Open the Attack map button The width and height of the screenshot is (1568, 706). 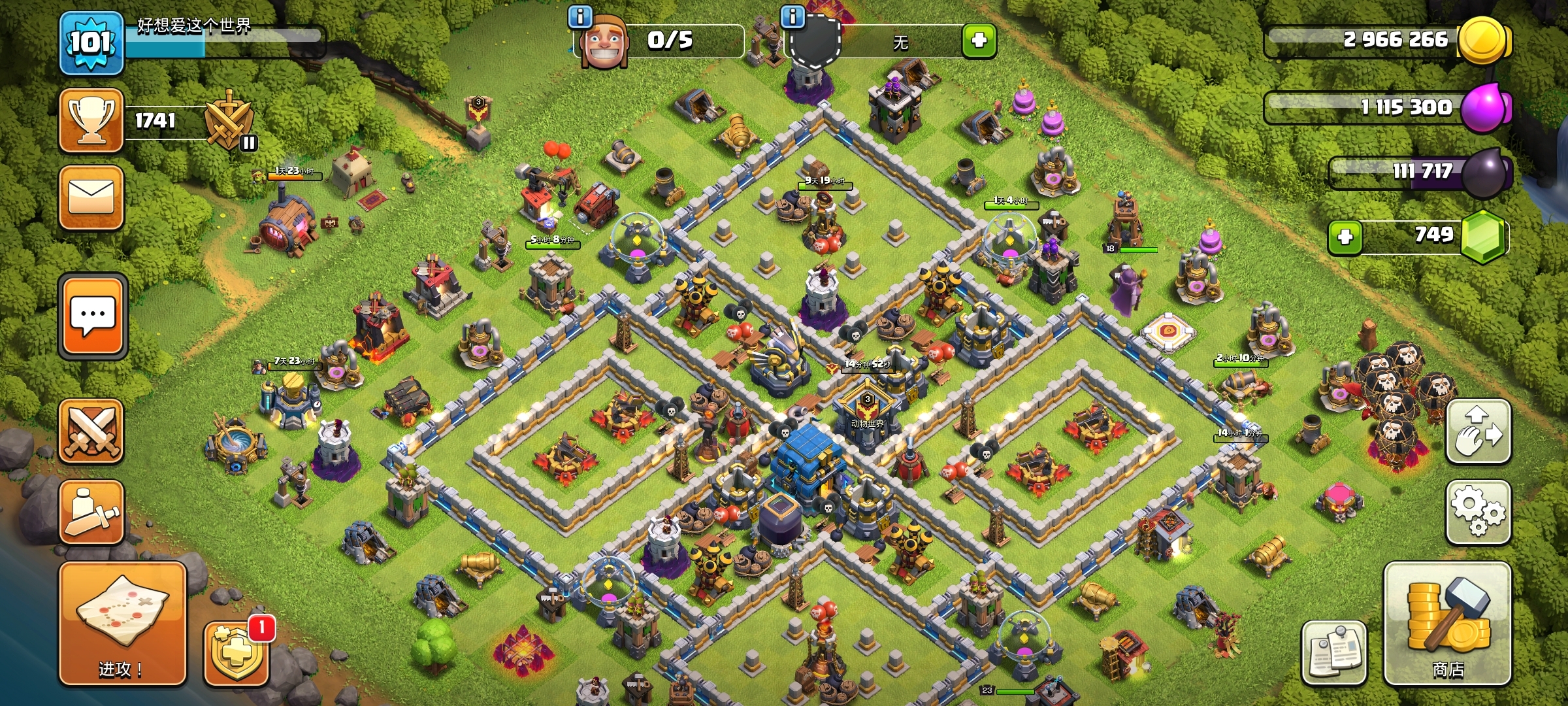(122, 623)
